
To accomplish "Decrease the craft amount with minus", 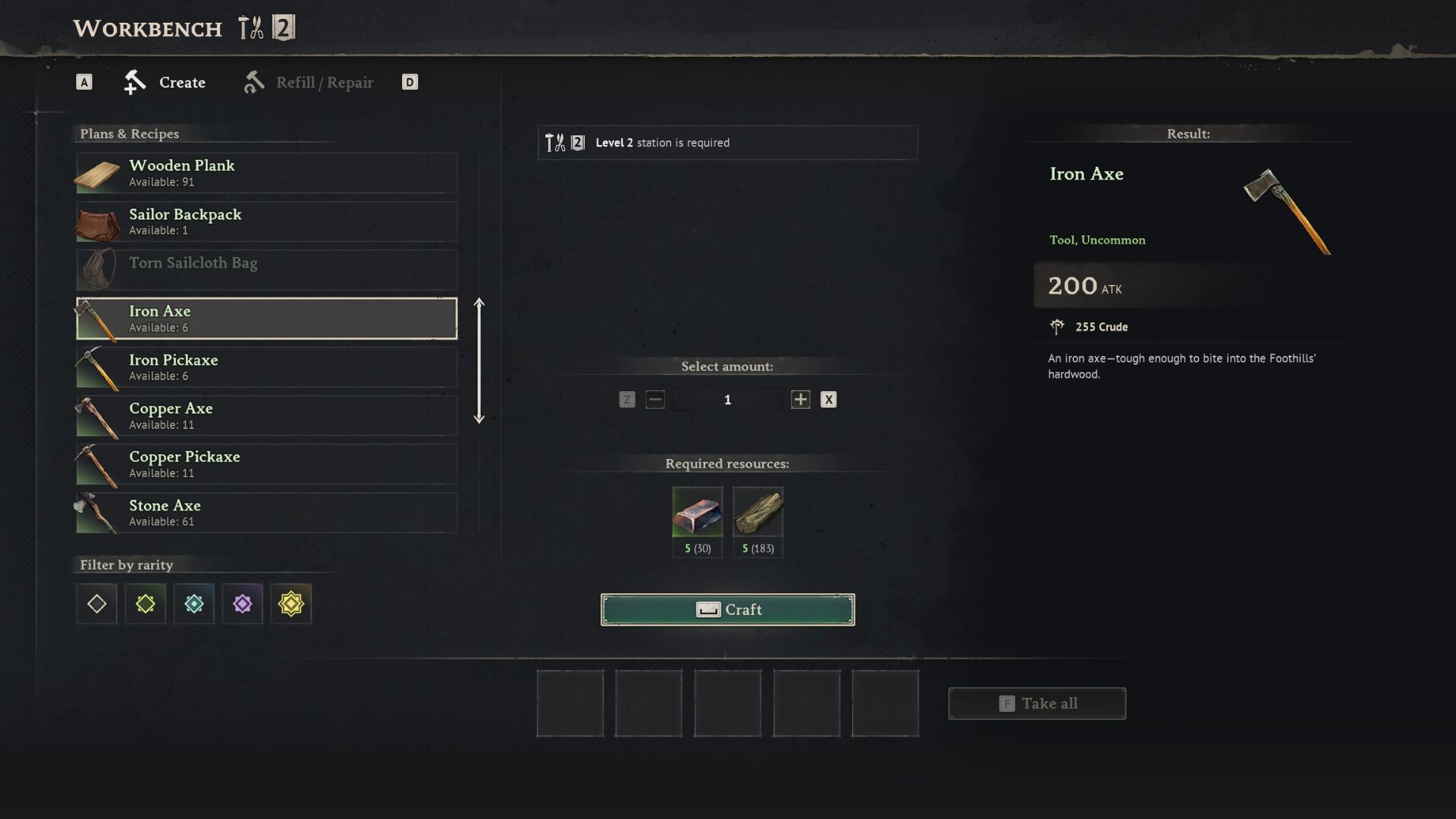I will [x=655, y=400].
